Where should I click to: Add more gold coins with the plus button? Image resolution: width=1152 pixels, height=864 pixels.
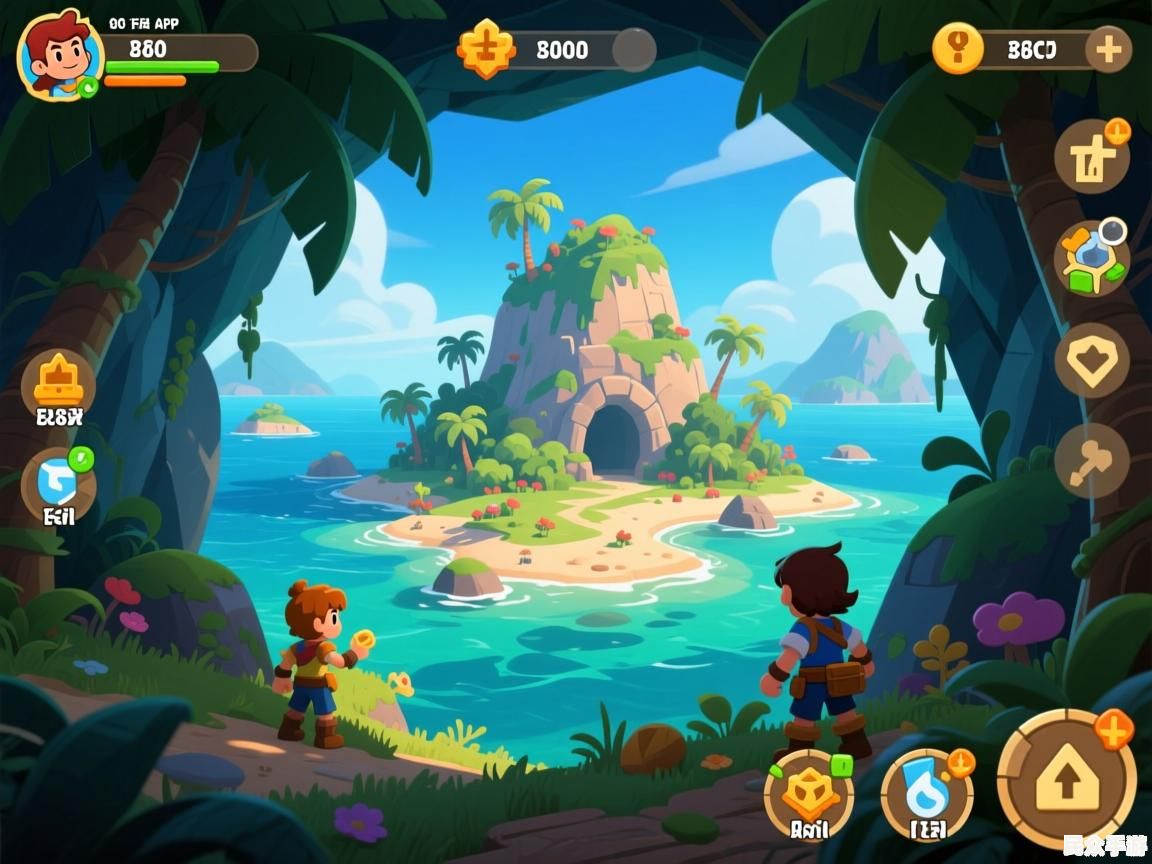point(1108,49)
